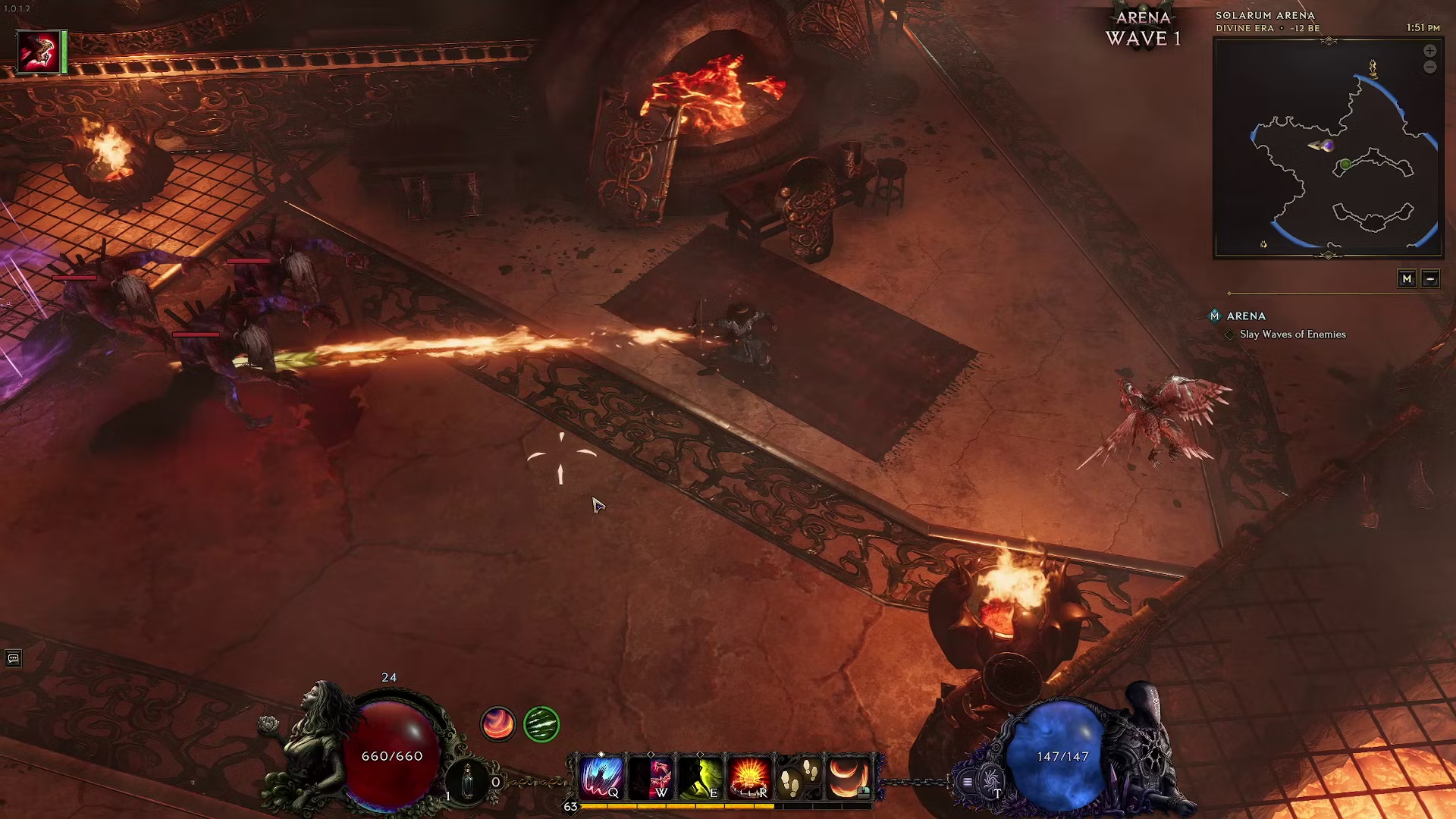Collapse the minimap panel

pos(1430,279)
